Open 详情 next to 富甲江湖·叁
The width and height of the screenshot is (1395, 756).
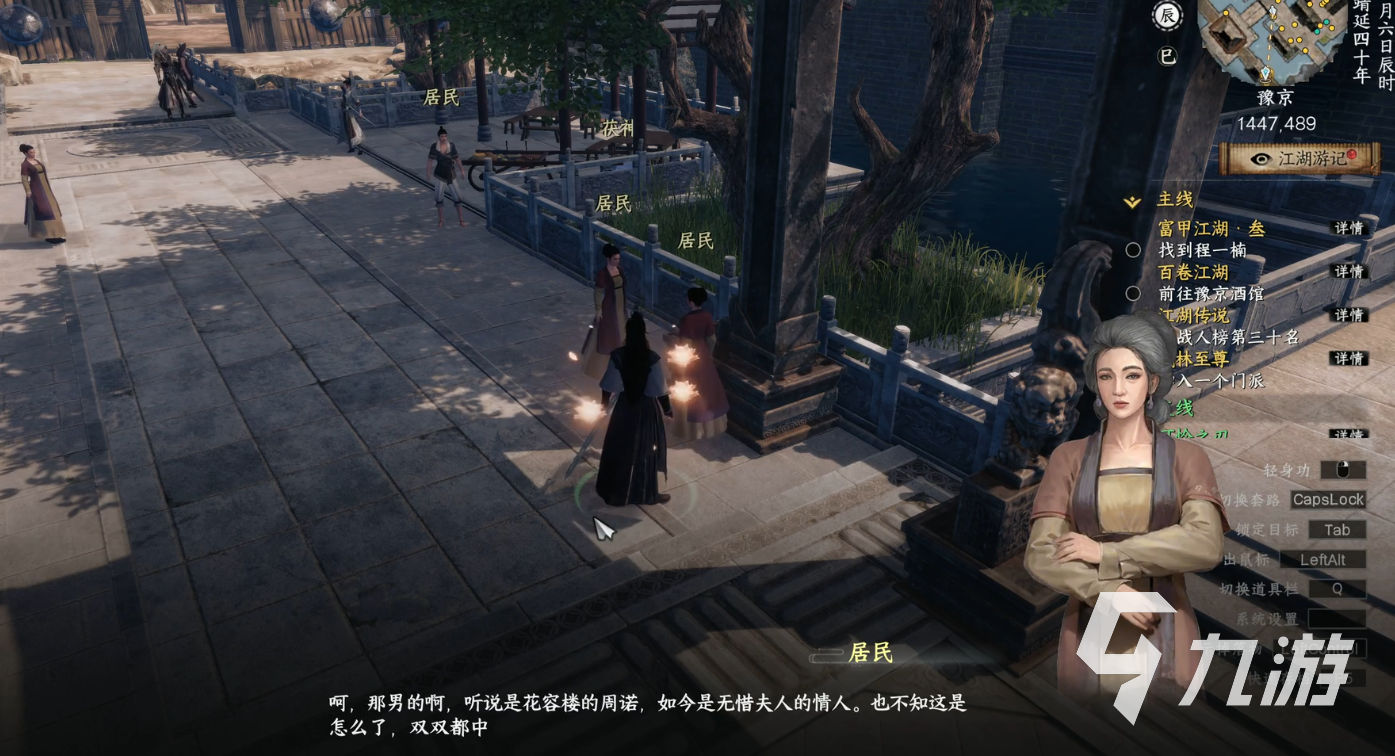click(x=1347, y=227)
